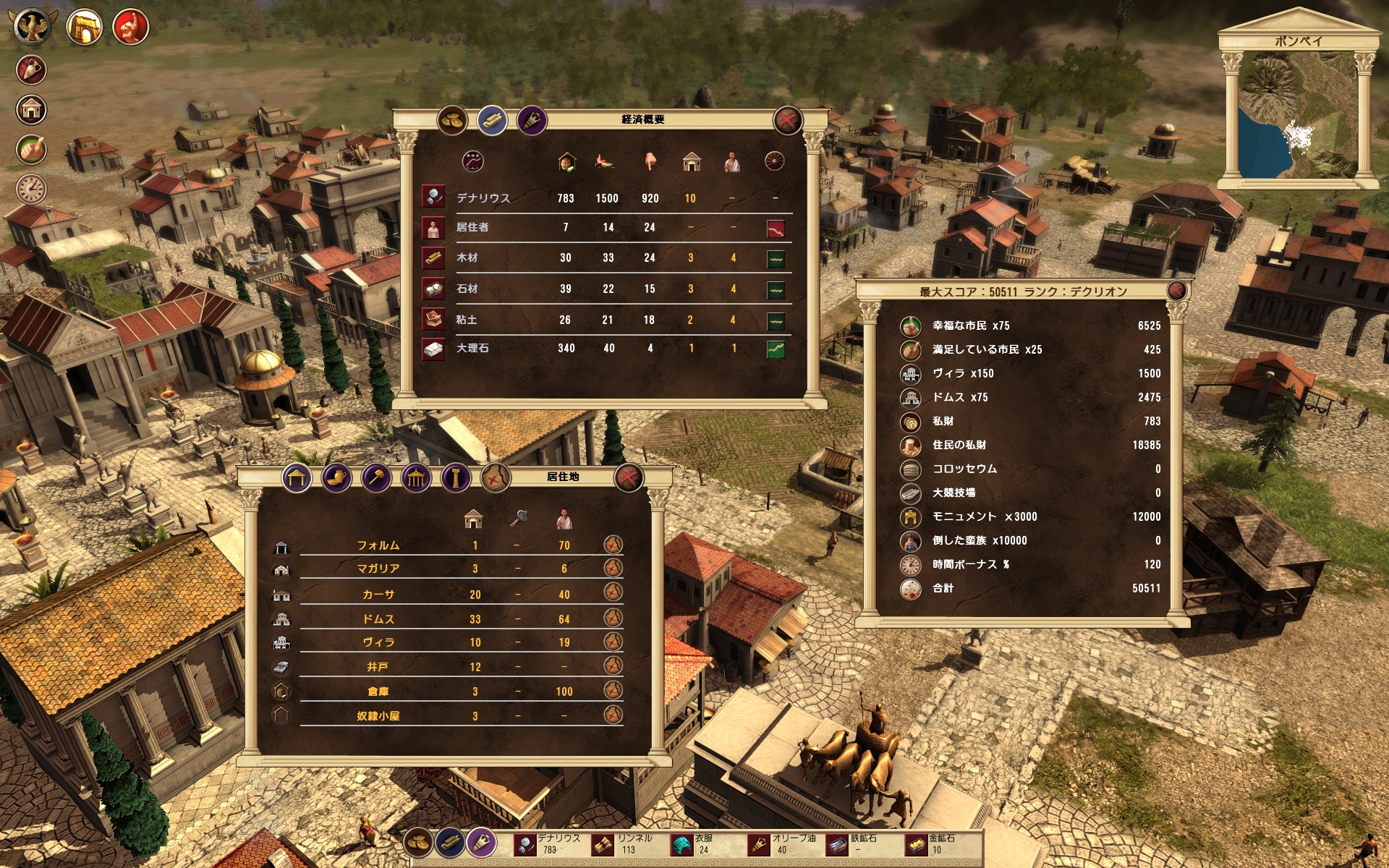Screen dimensions: 1389x868
Task: Switch to the coins tab in economy panel
Action: (452, 120)
